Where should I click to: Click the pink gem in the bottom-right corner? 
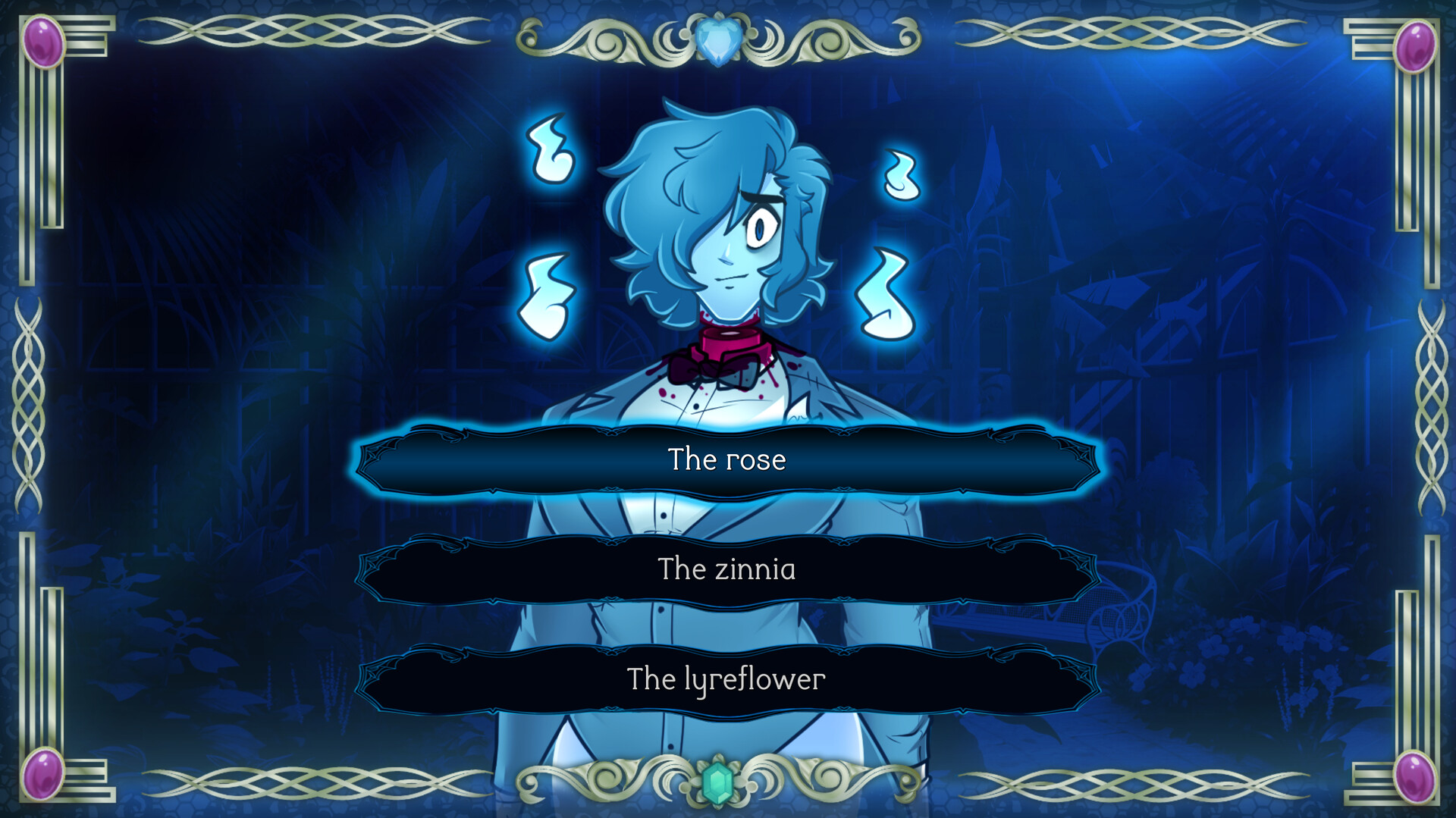pos(1417,778)
